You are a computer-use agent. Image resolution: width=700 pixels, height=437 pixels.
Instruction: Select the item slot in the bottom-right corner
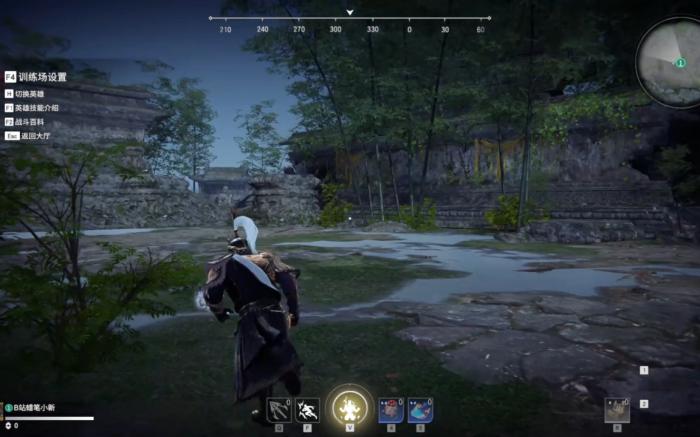click(x=618, y=410)
